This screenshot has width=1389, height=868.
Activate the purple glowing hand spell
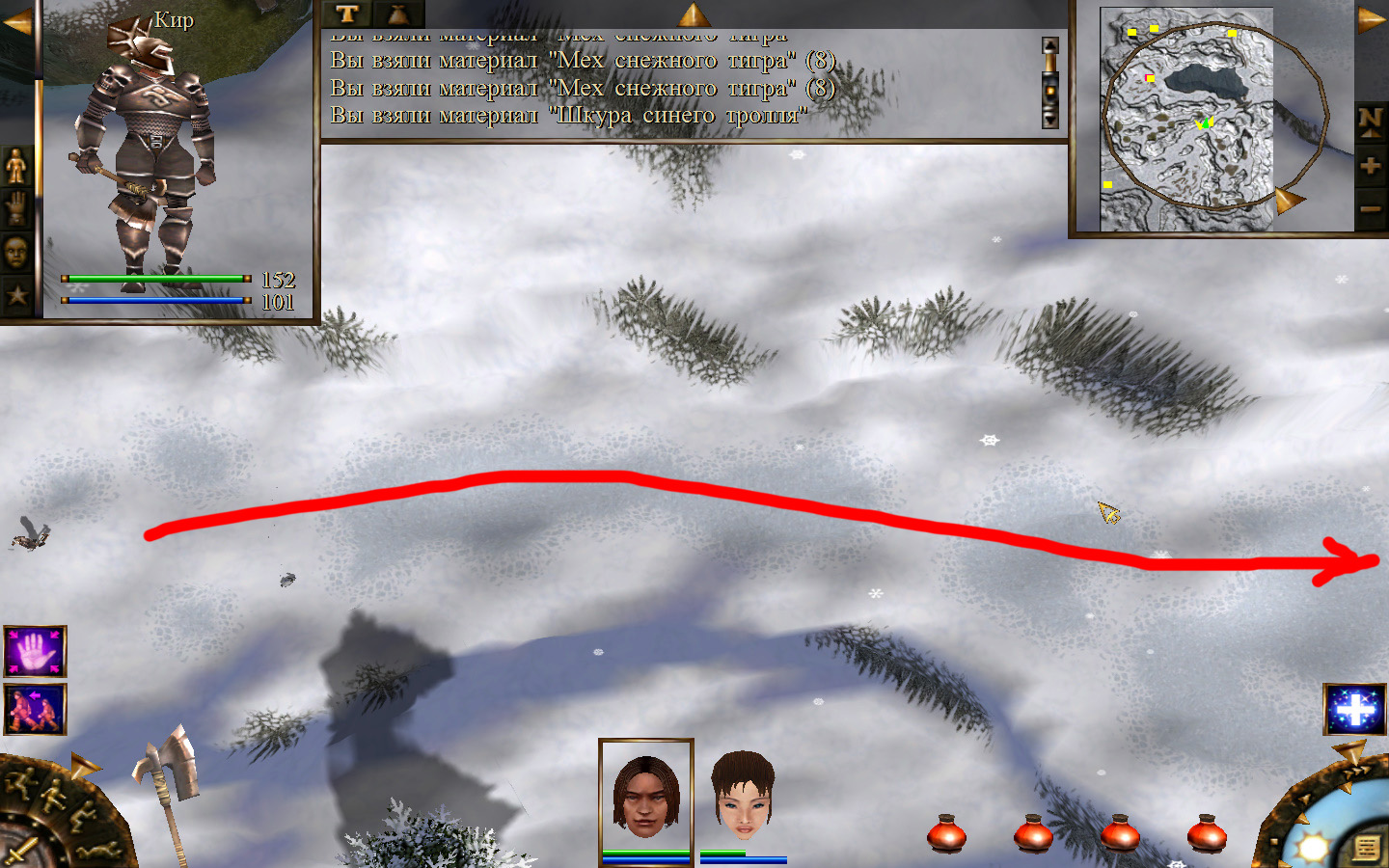[35, 652]
